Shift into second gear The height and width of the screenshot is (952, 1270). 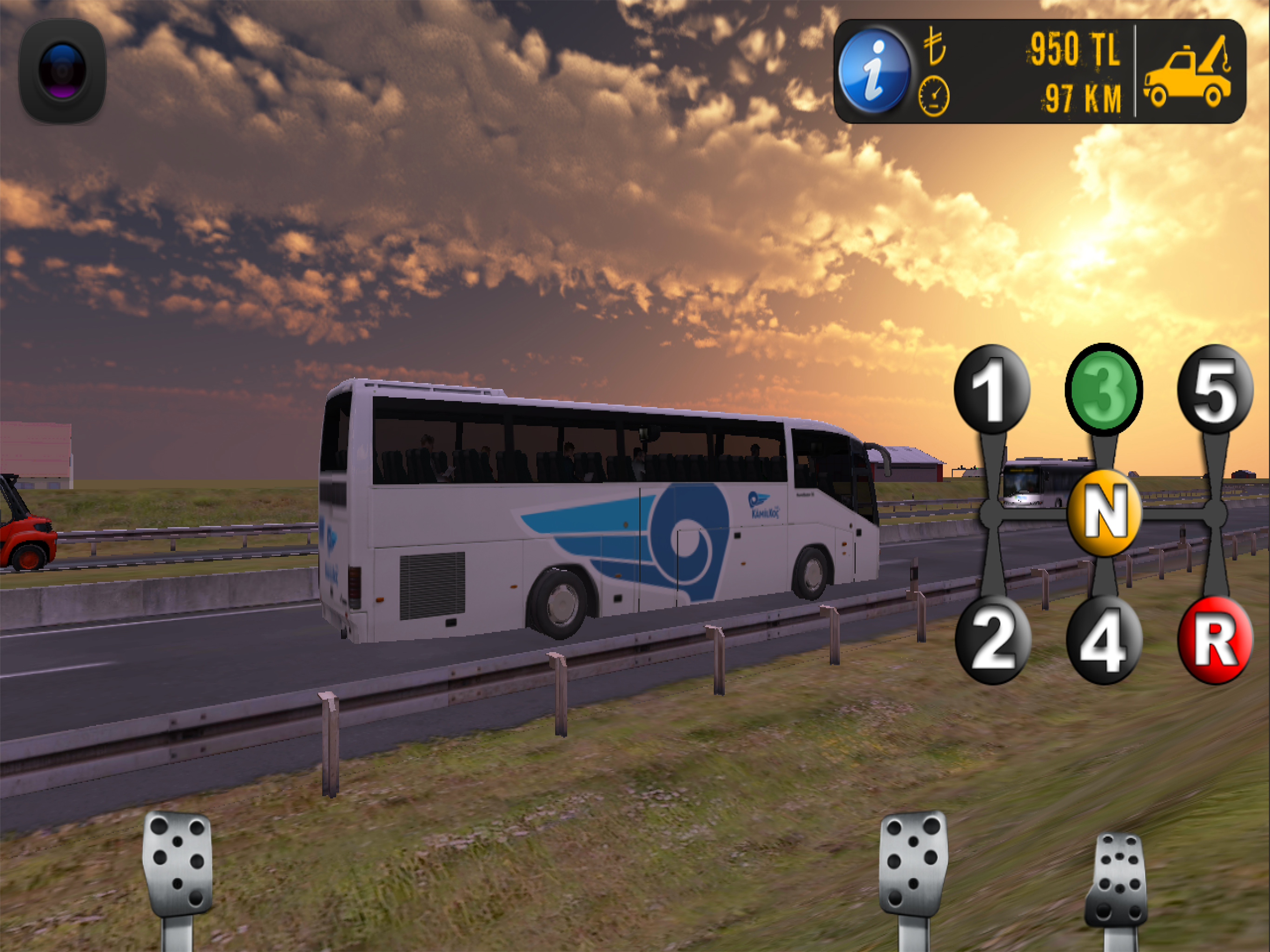[992, 640]
